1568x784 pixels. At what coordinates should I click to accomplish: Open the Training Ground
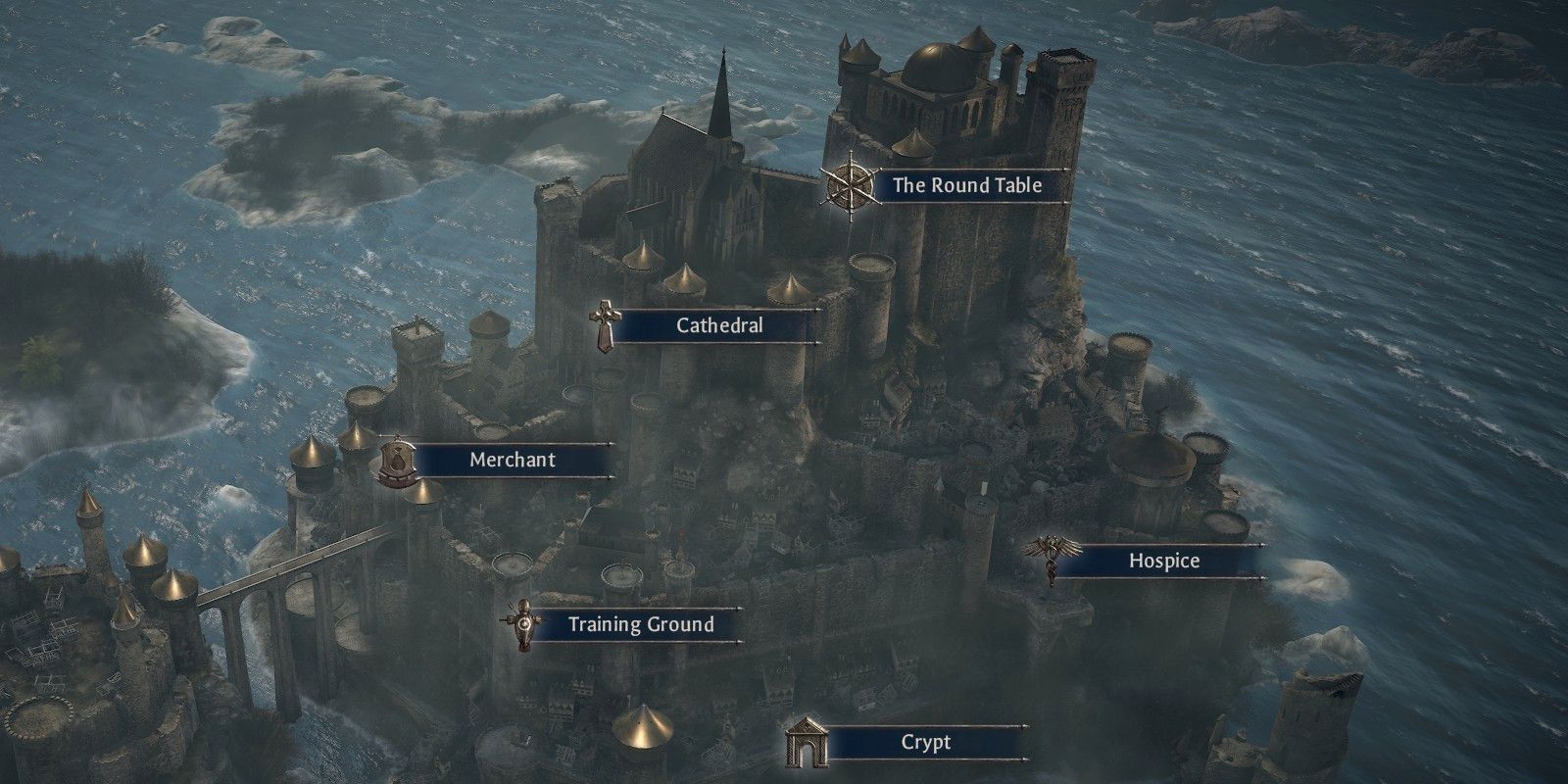pyautogui.click(x=642, y=623)
